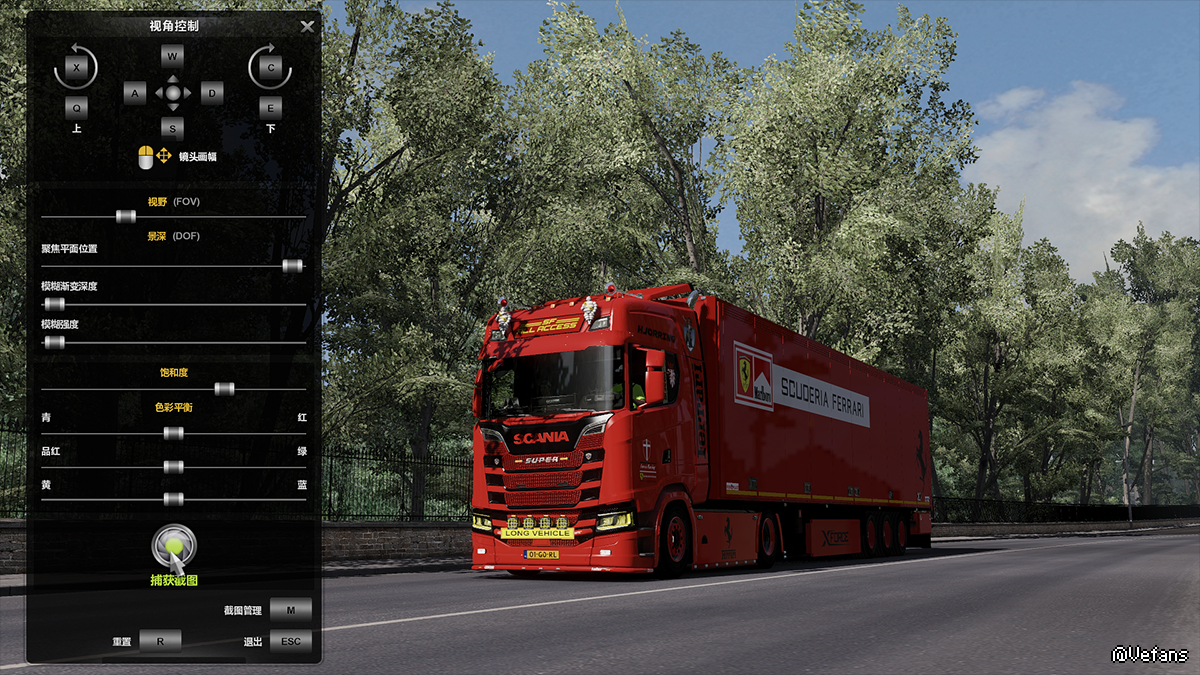The height and width of the screenshot is (675, 1200).
Task: Click the 视野 FOV slider handle
Action: coord(125,216)
